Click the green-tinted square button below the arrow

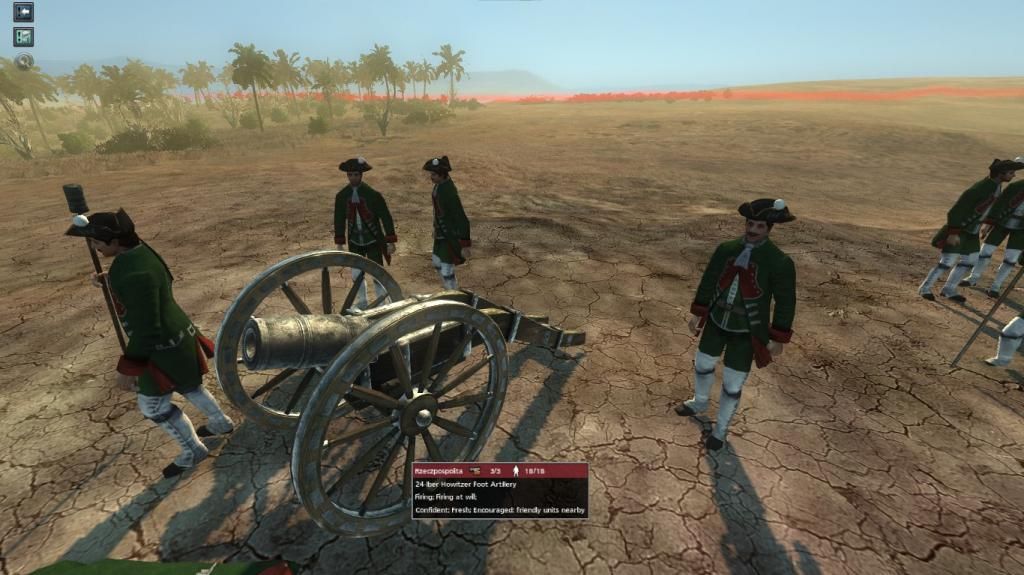click(23, 37)
